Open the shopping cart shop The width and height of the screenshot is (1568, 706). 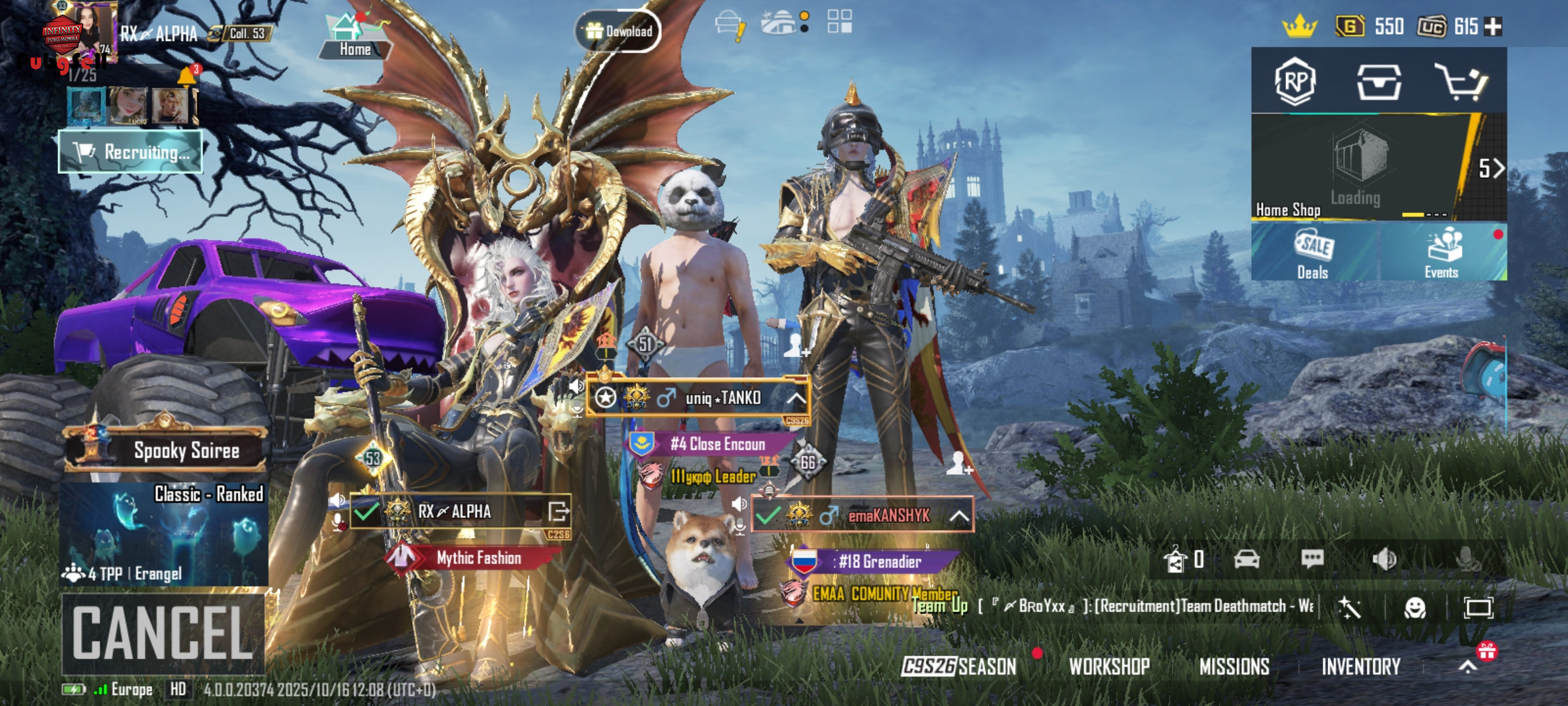(1461, 81)
